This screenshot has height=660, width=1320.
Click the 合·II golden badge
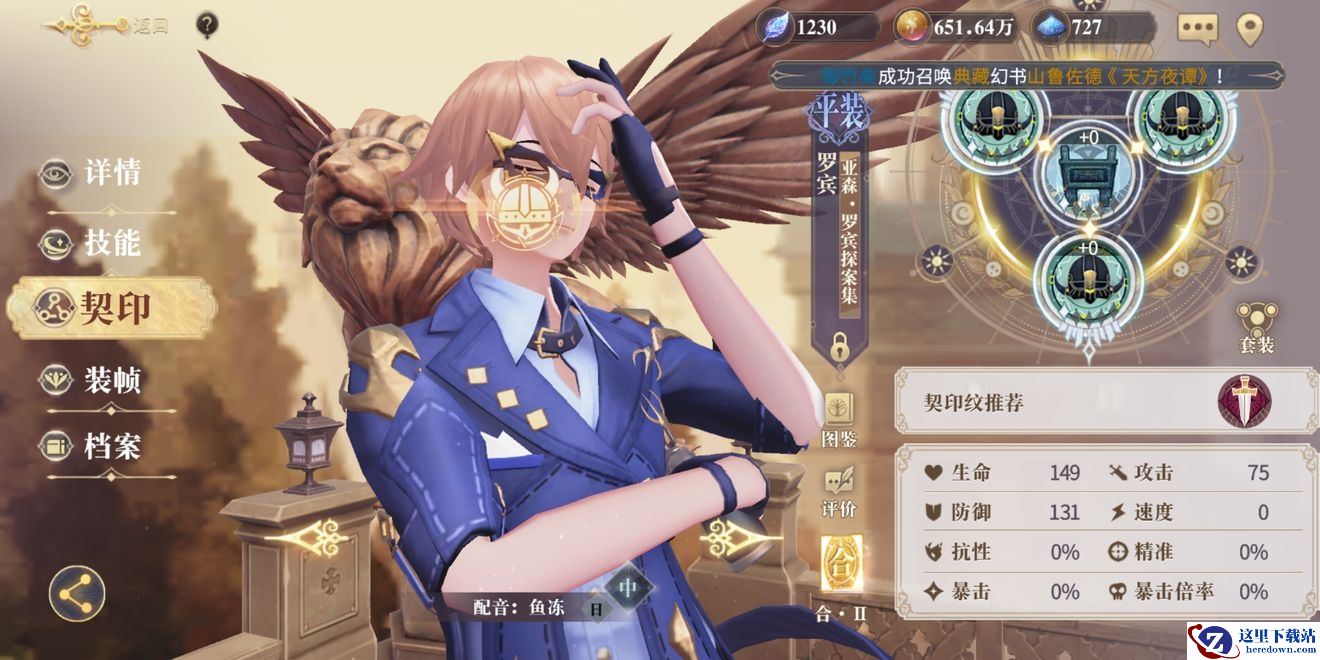click(x=840, y=566)
